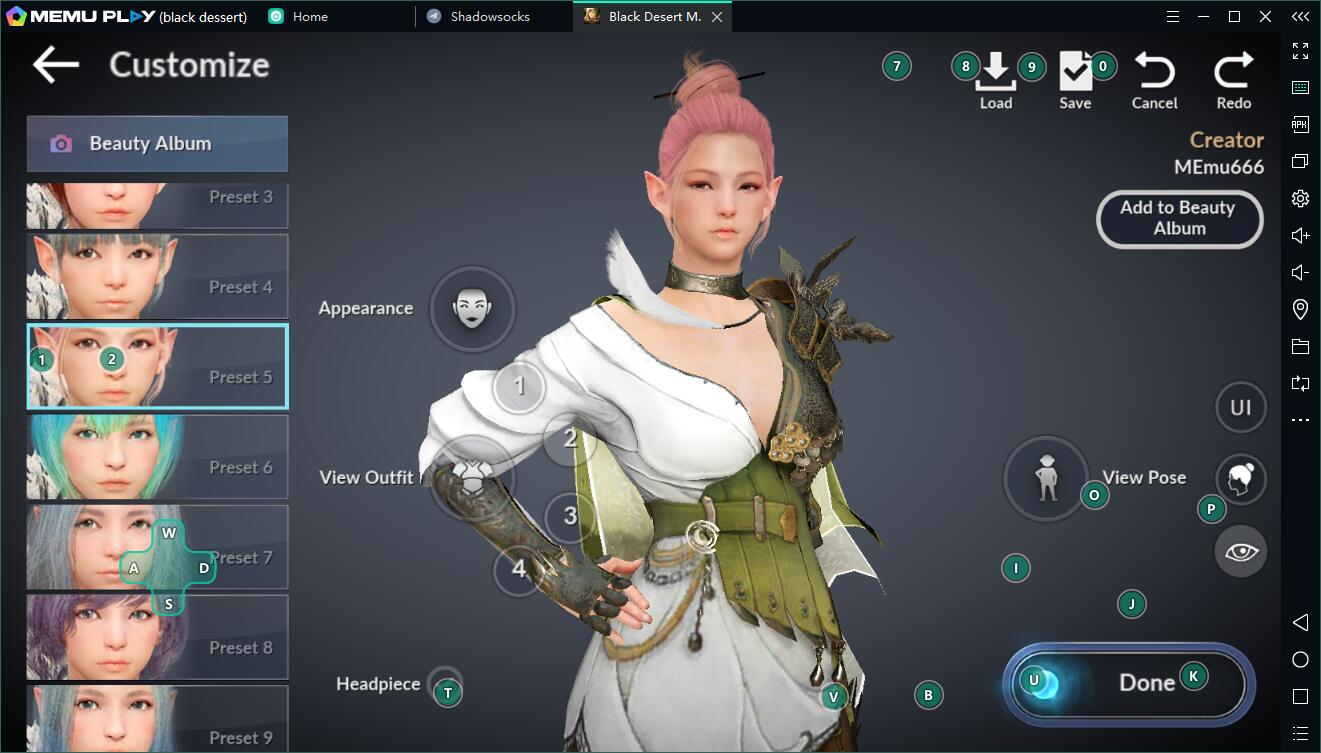Add character to Beauty Album
This screenshot has width=1321, height=753.
1179,219
